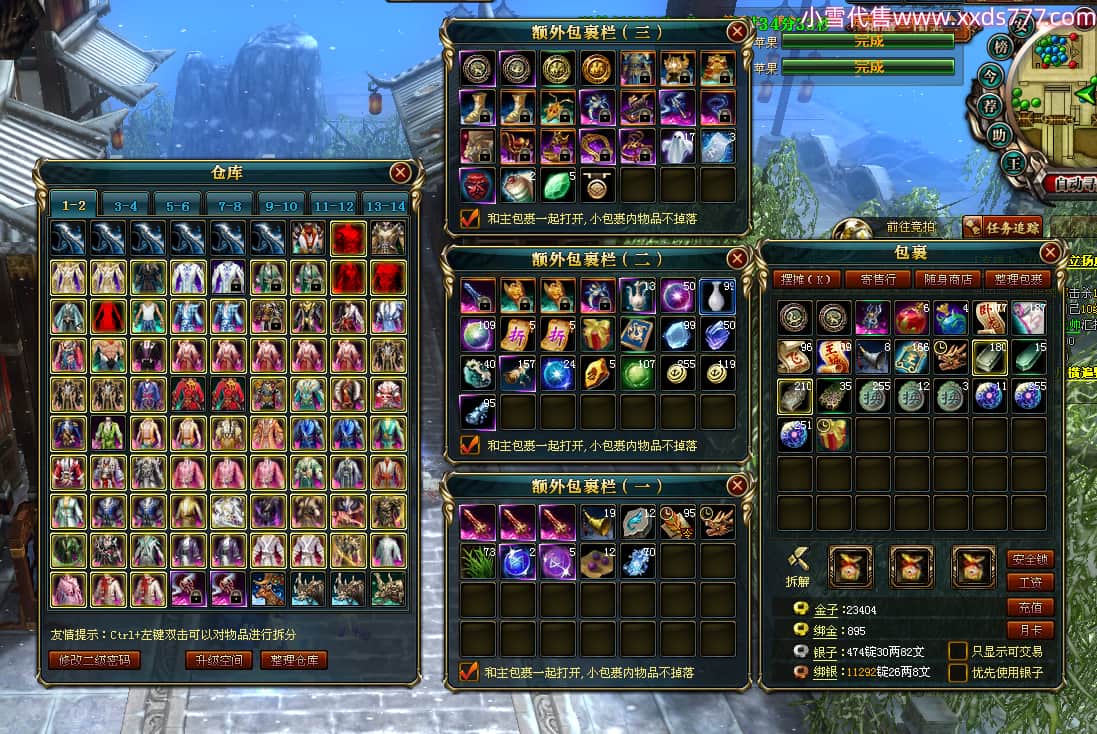Click the 安全锁 security lock button
This screenshot has height=734, width=1097.
pyautogui.click(x=1030, y=560)
